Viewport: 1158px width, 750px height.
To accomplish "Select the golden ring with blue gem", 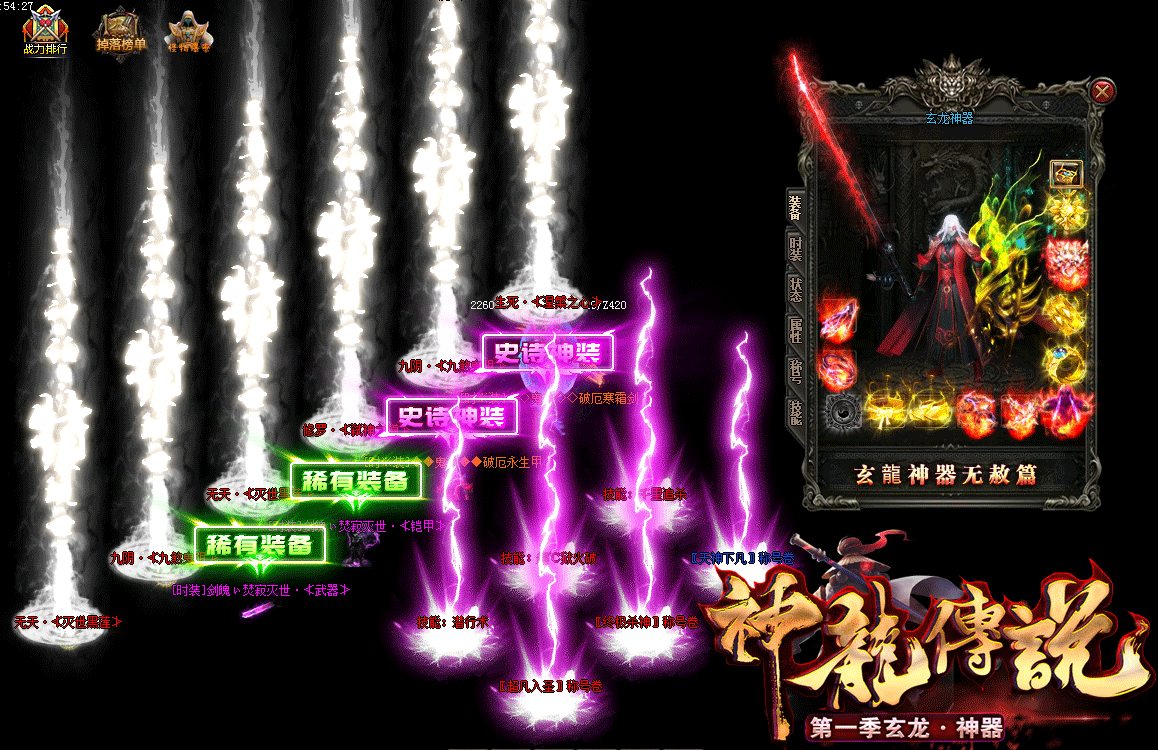I will (1064, 362).
